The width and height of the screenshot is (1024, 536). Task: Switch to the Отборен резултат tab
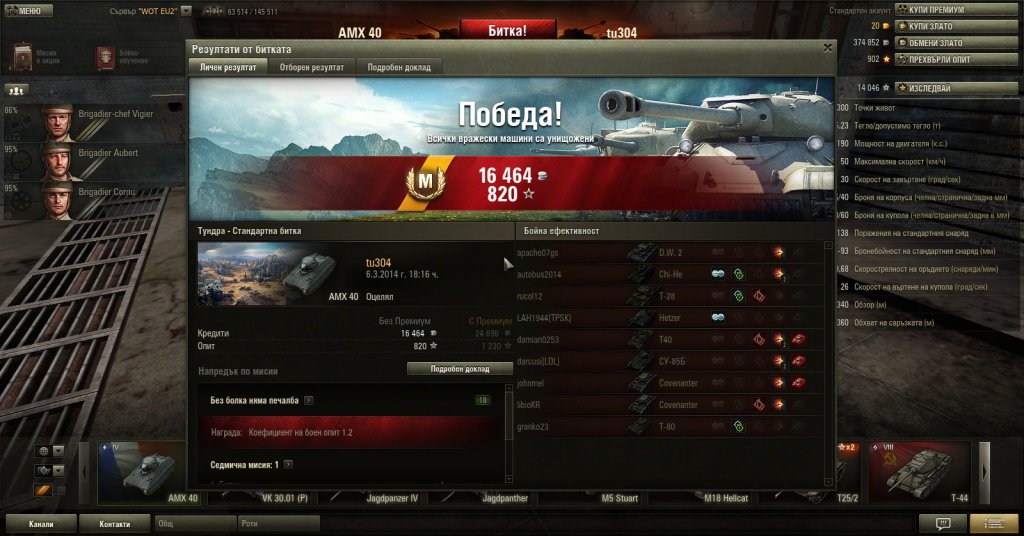click(311, 67)
